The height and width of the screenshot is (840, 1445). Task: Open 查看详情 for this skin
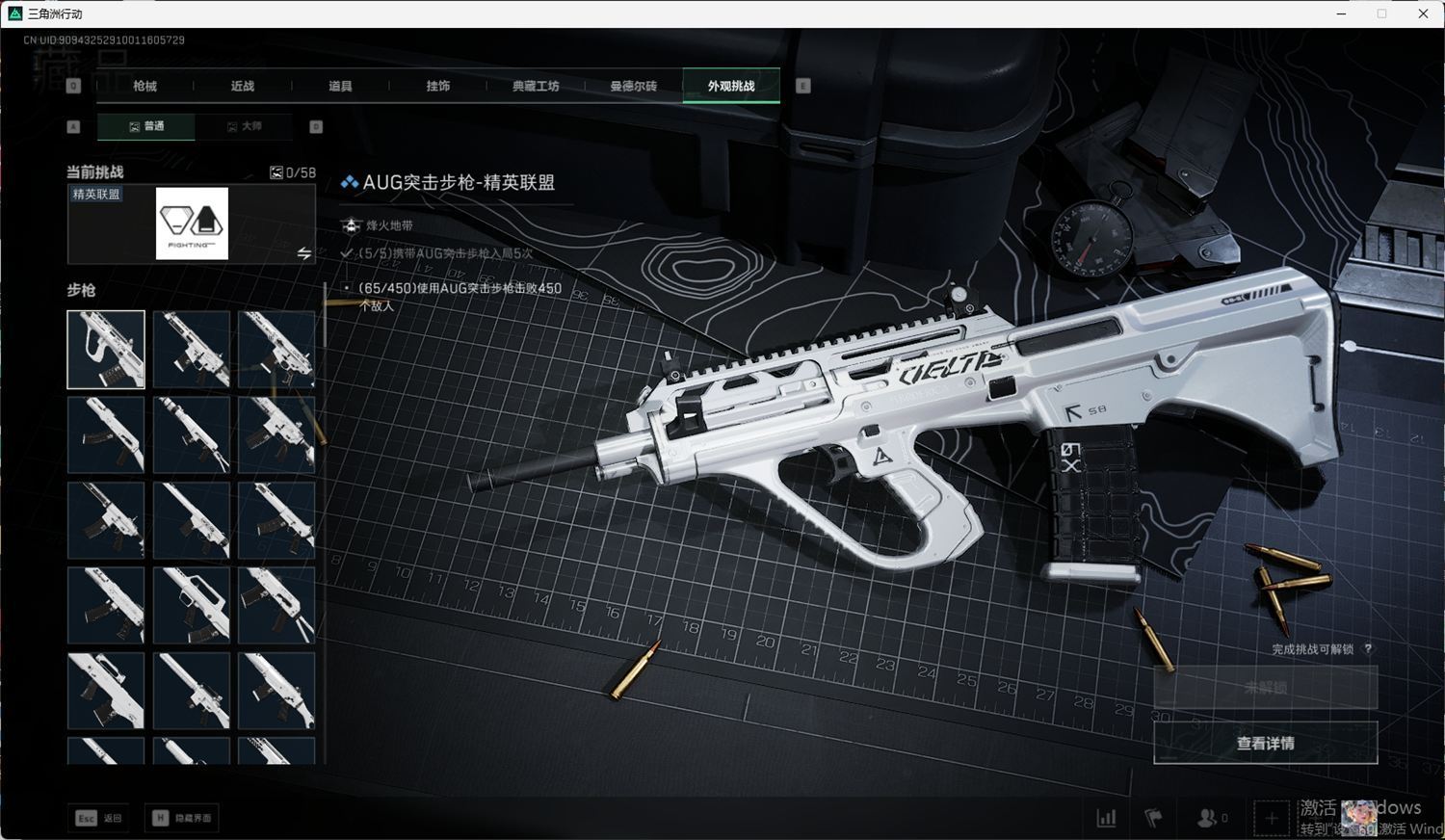[1265, 743]
